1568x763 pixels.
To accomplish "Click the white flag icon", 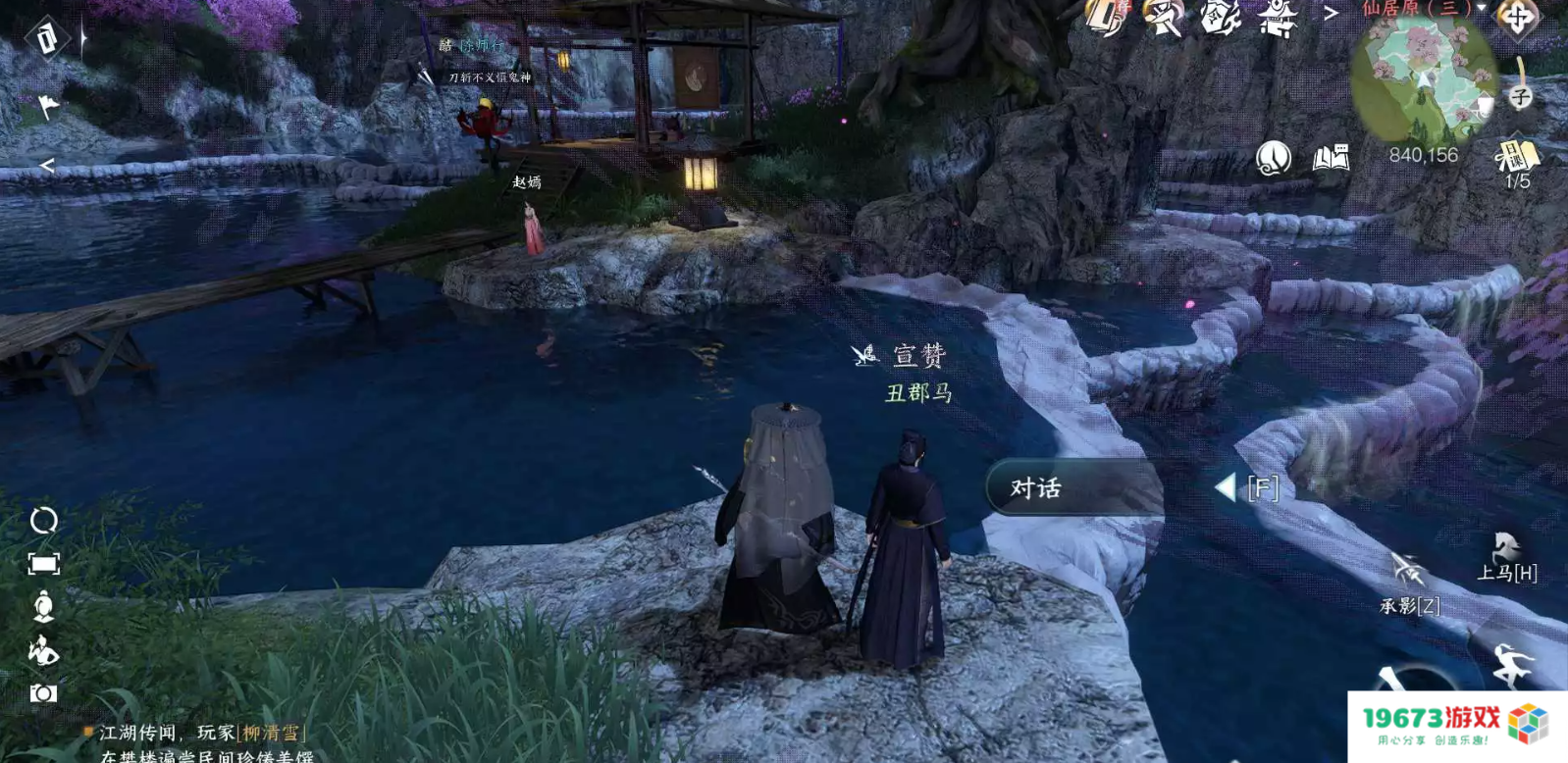I will pyautogui.click(x=47, y=105).
